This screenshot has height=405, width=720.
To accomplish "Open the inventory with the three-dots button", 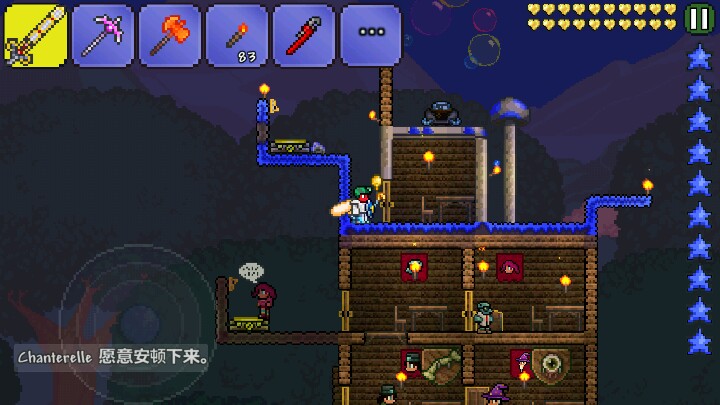I will [370, 35].
